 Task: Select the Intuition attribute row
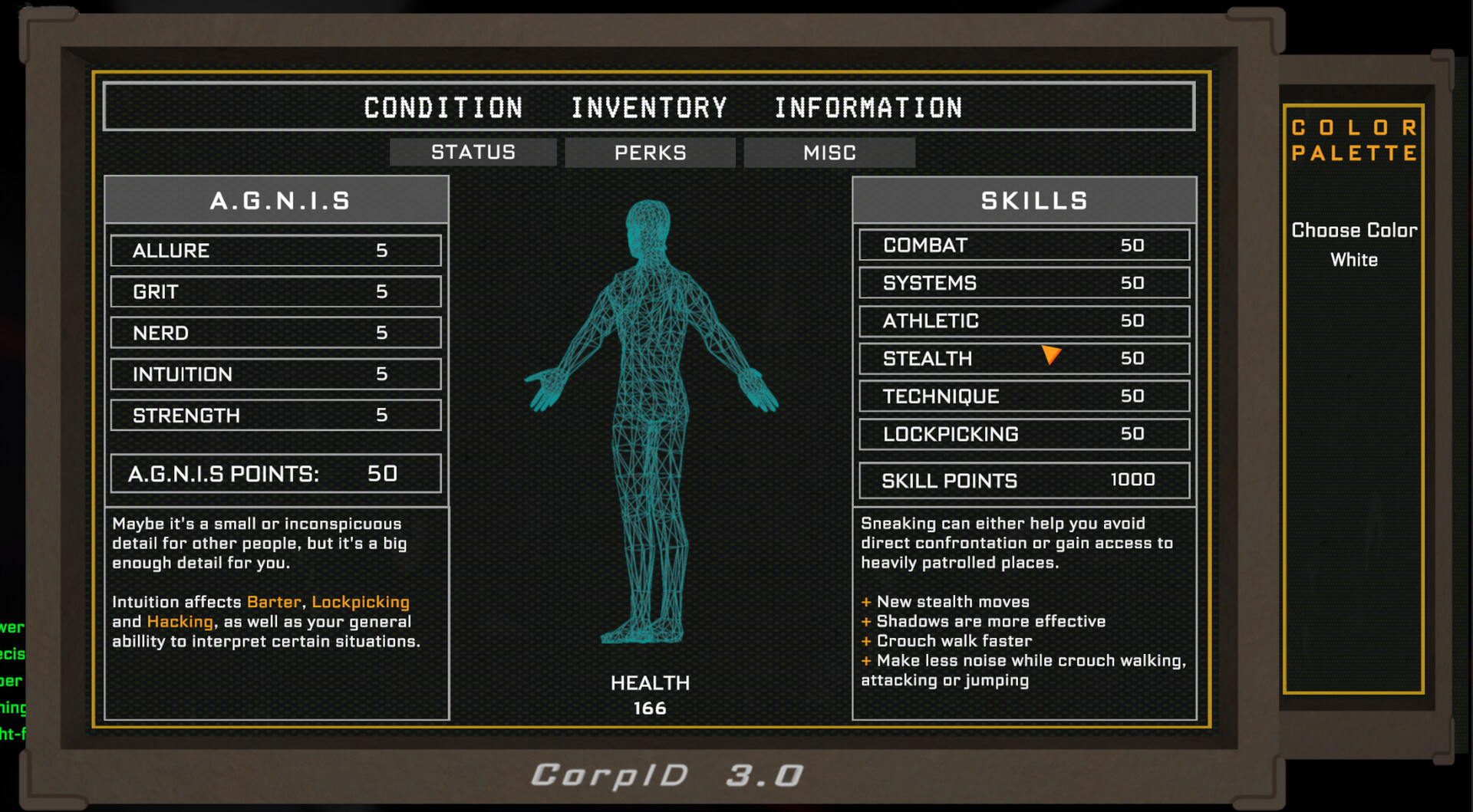coord(275,374)
